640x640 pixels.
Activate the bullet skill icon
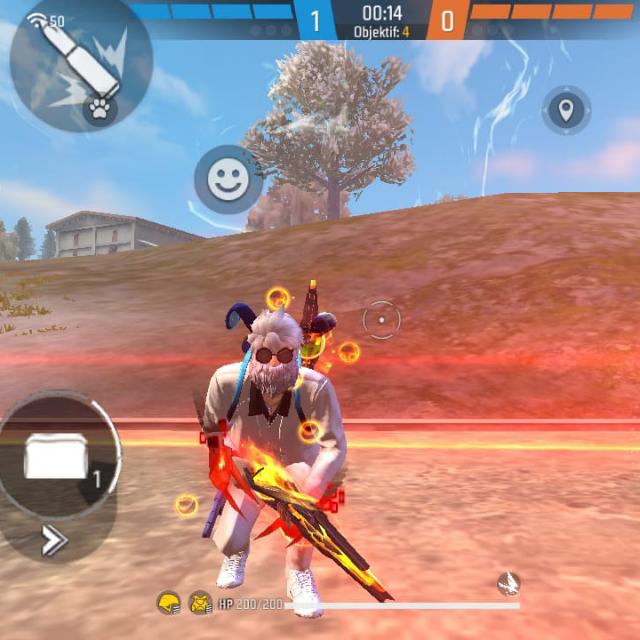click(75, 55)
